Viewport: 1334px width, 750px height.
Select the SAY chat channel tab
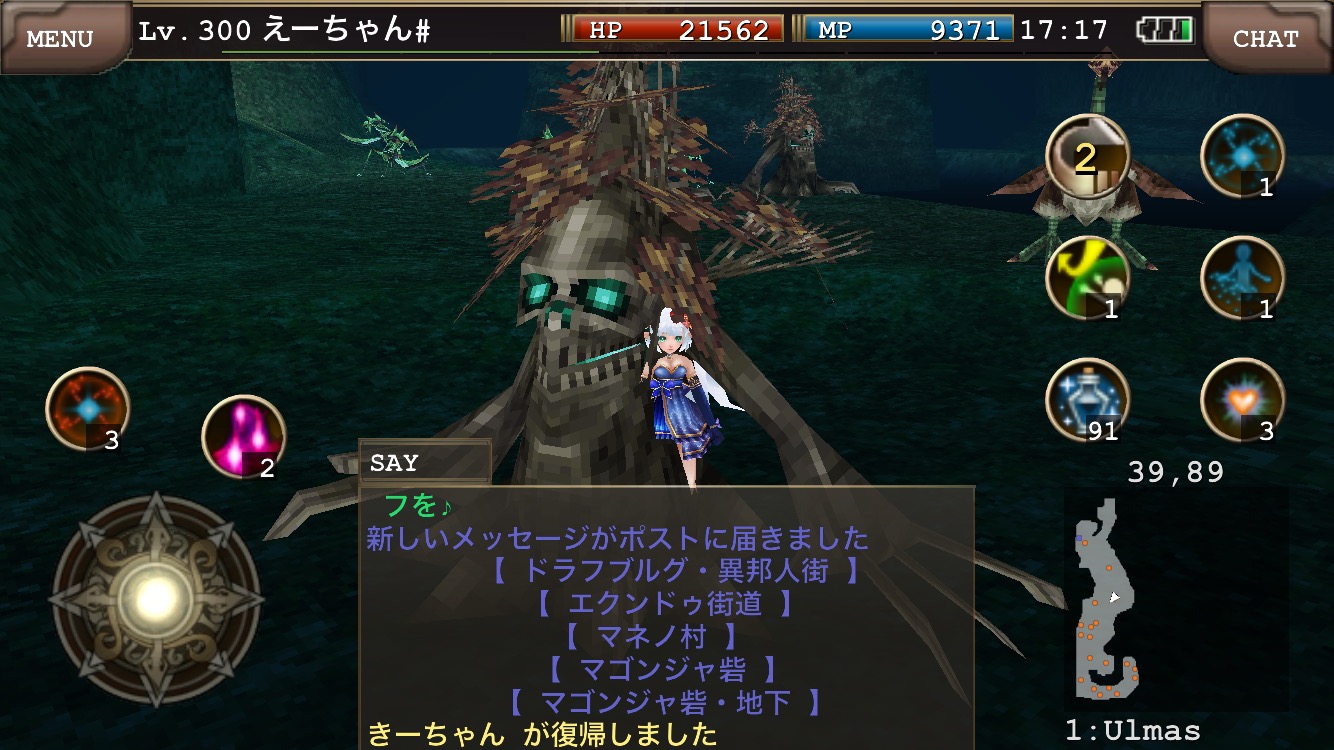pyautogui.click(x=424, y=463)
